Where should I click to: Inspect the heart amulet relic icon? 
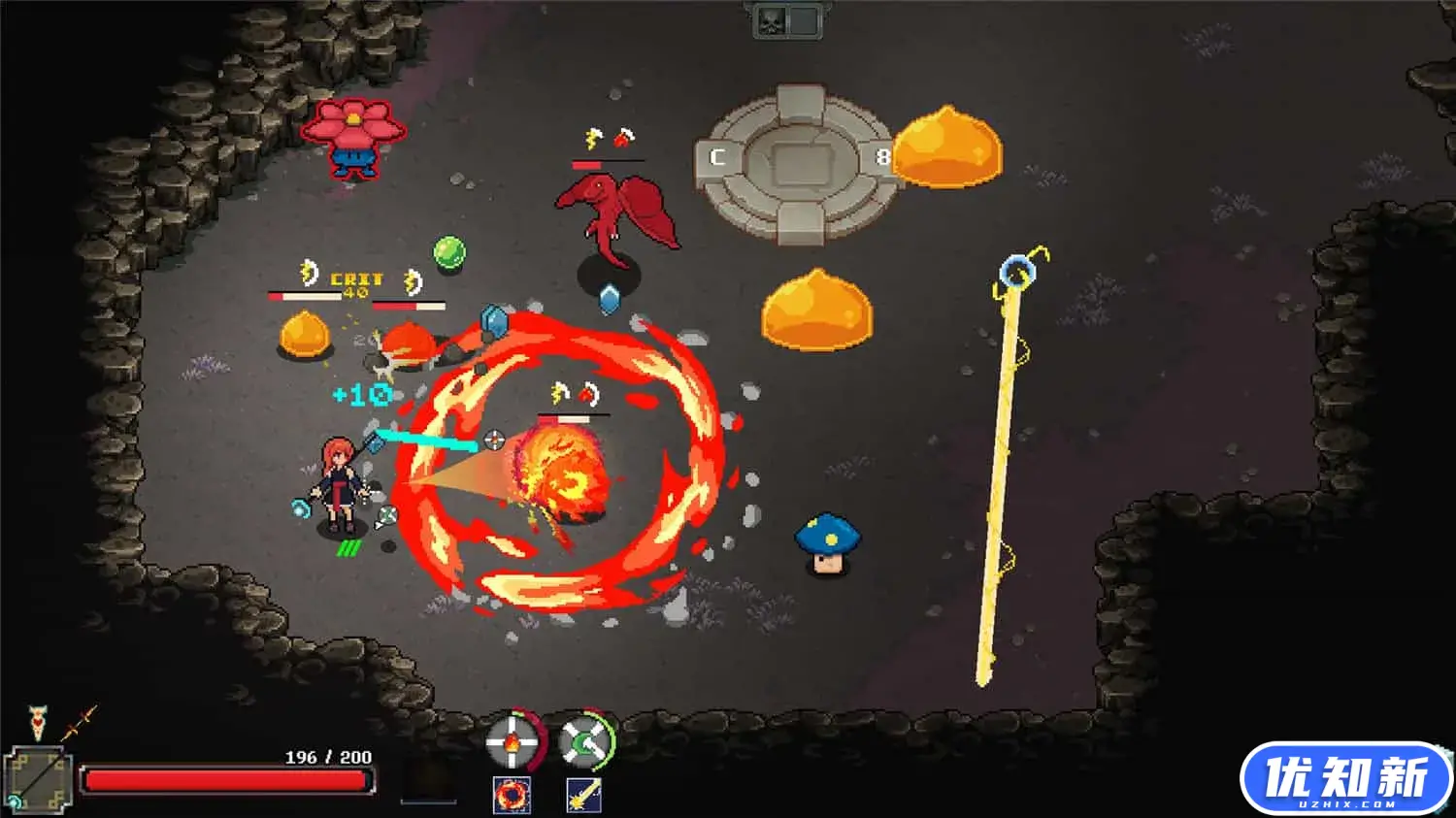click(x=38, y=722)
